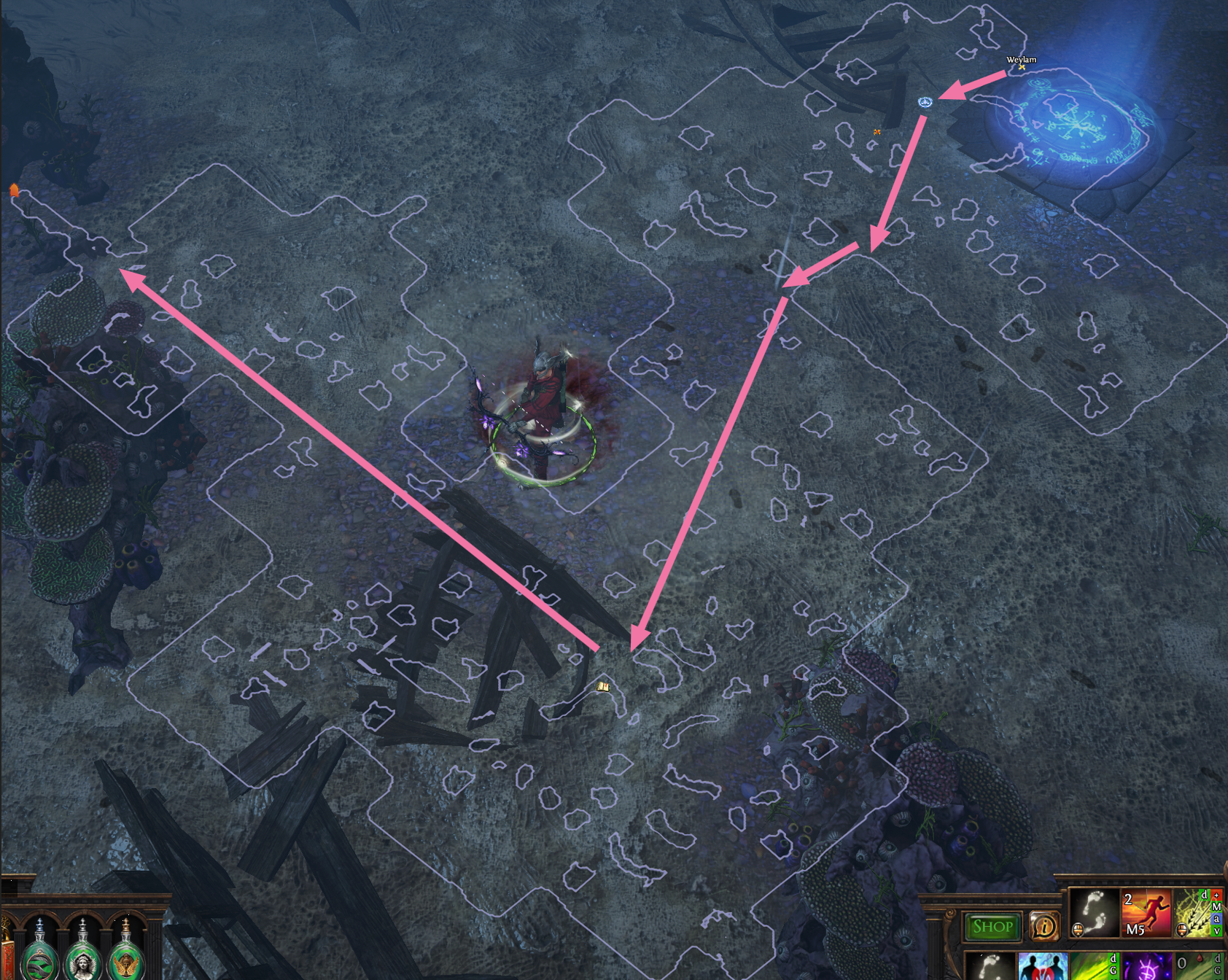The height and width of the screenshot is (980, 1228).
Task: Use the yellow lightning arrows skill
Action: (1195, 913)
